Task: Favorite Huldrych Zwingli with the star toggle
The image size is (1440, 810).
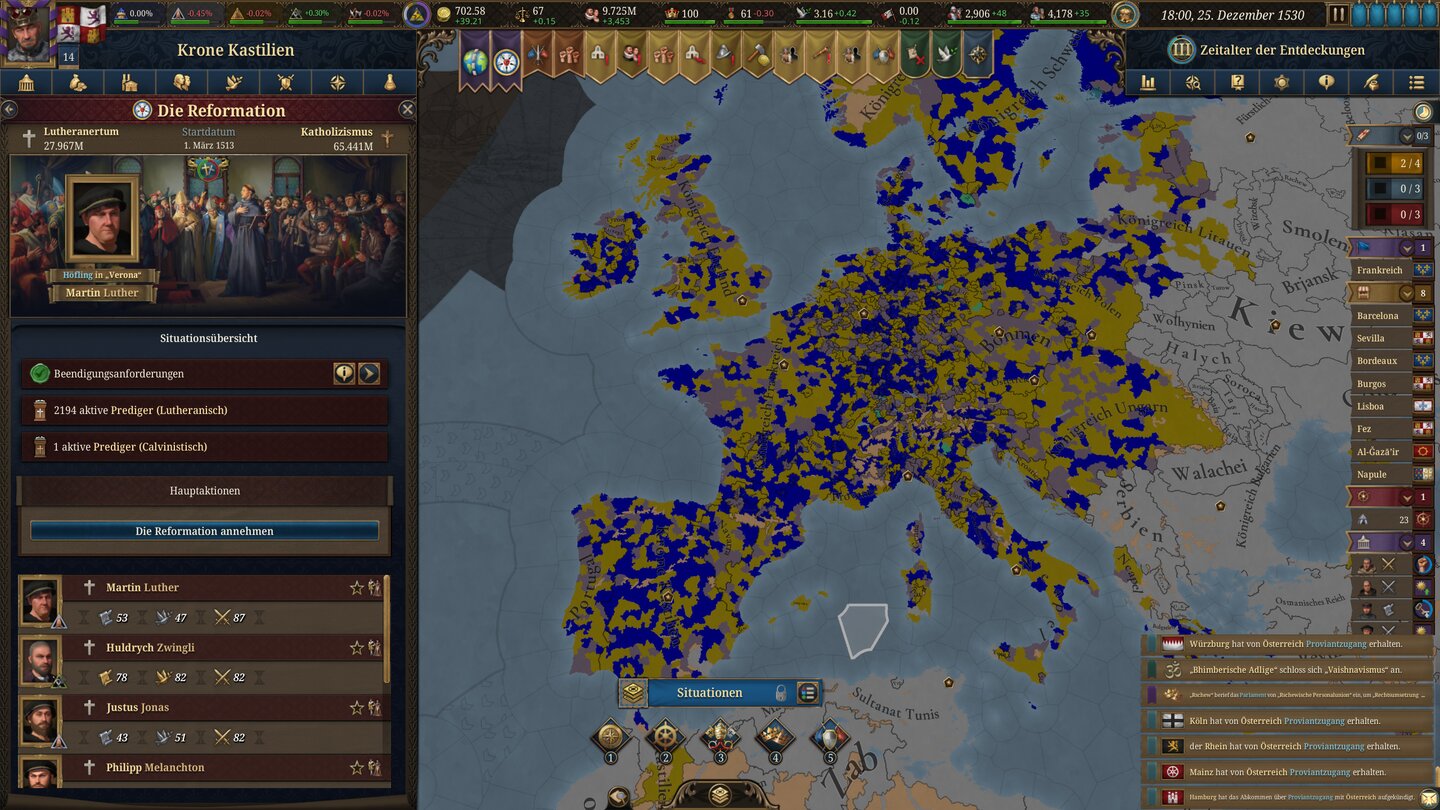Action: pos(358,647)
